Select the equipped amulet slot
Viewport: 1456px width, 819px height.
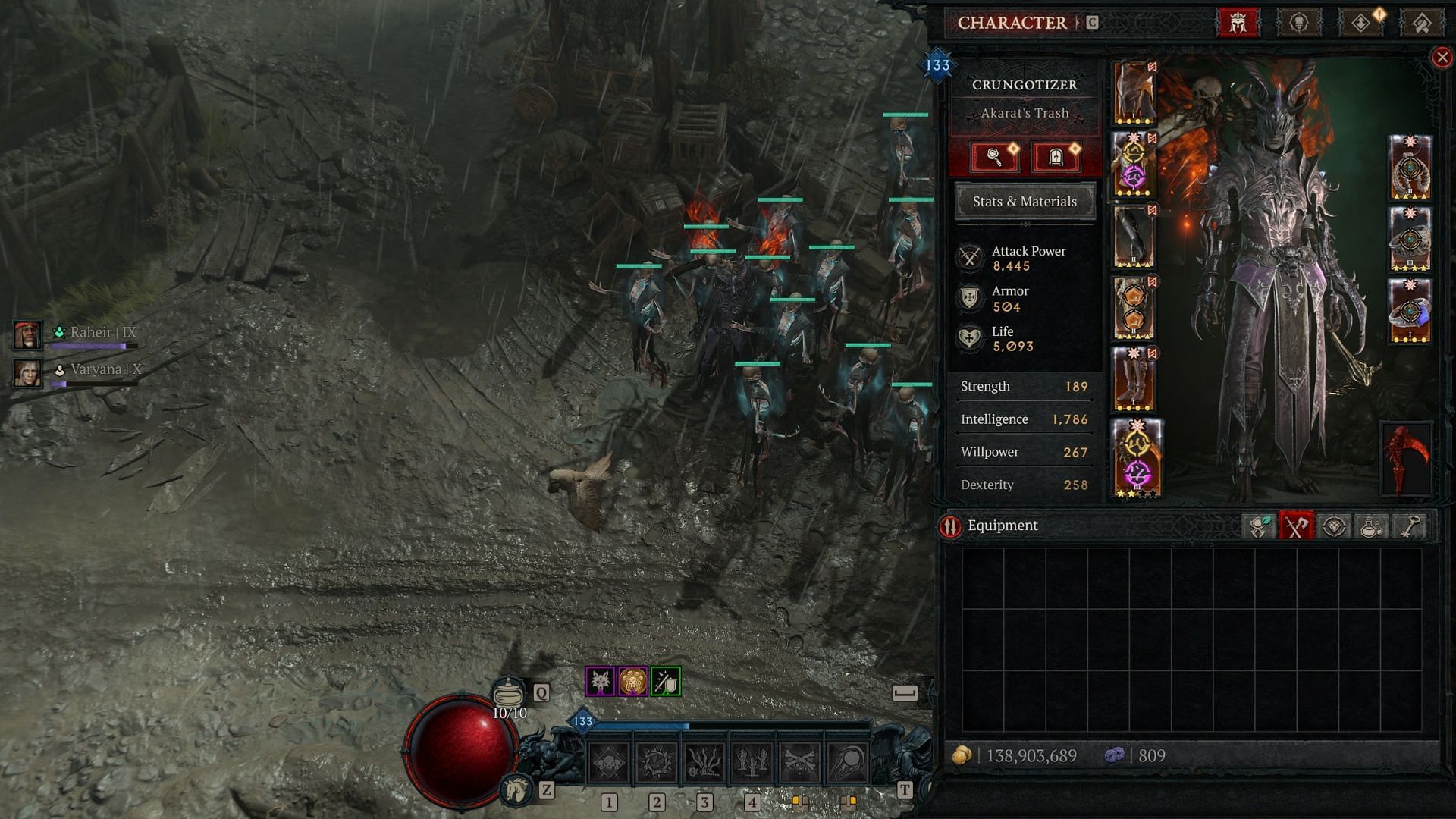click(1410, 167)
